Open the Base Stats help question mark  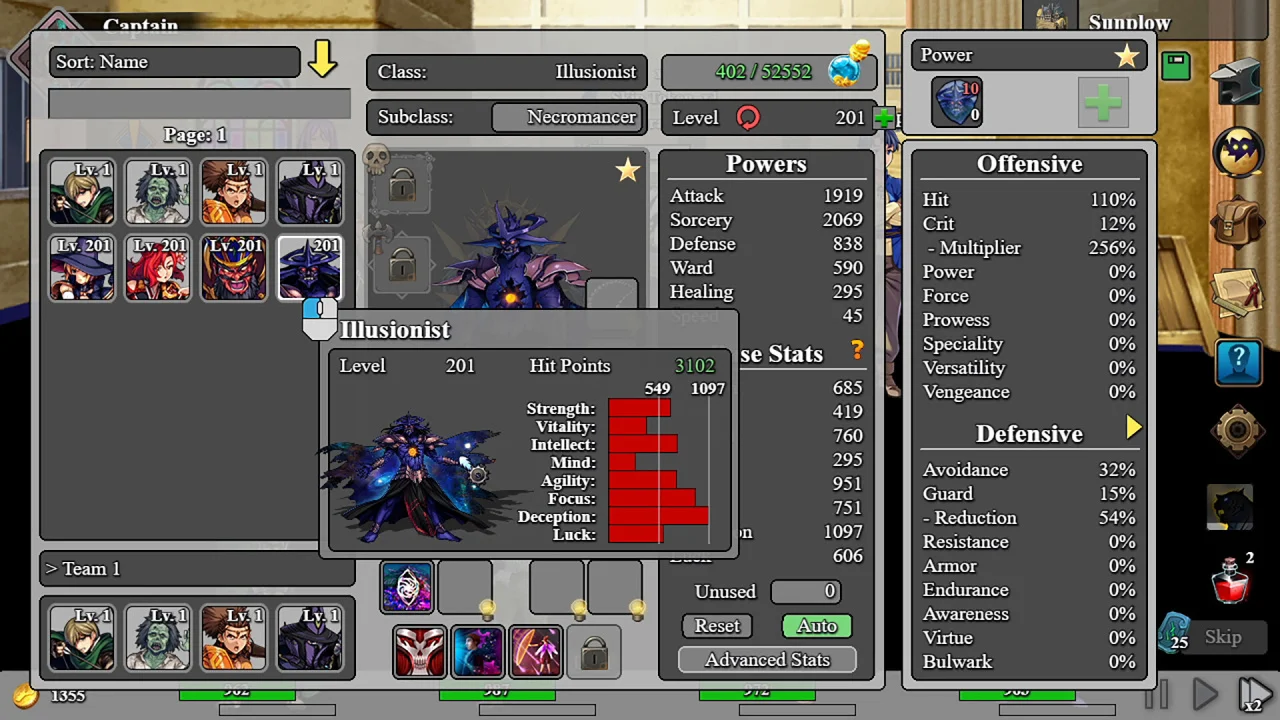coord(857,350)
